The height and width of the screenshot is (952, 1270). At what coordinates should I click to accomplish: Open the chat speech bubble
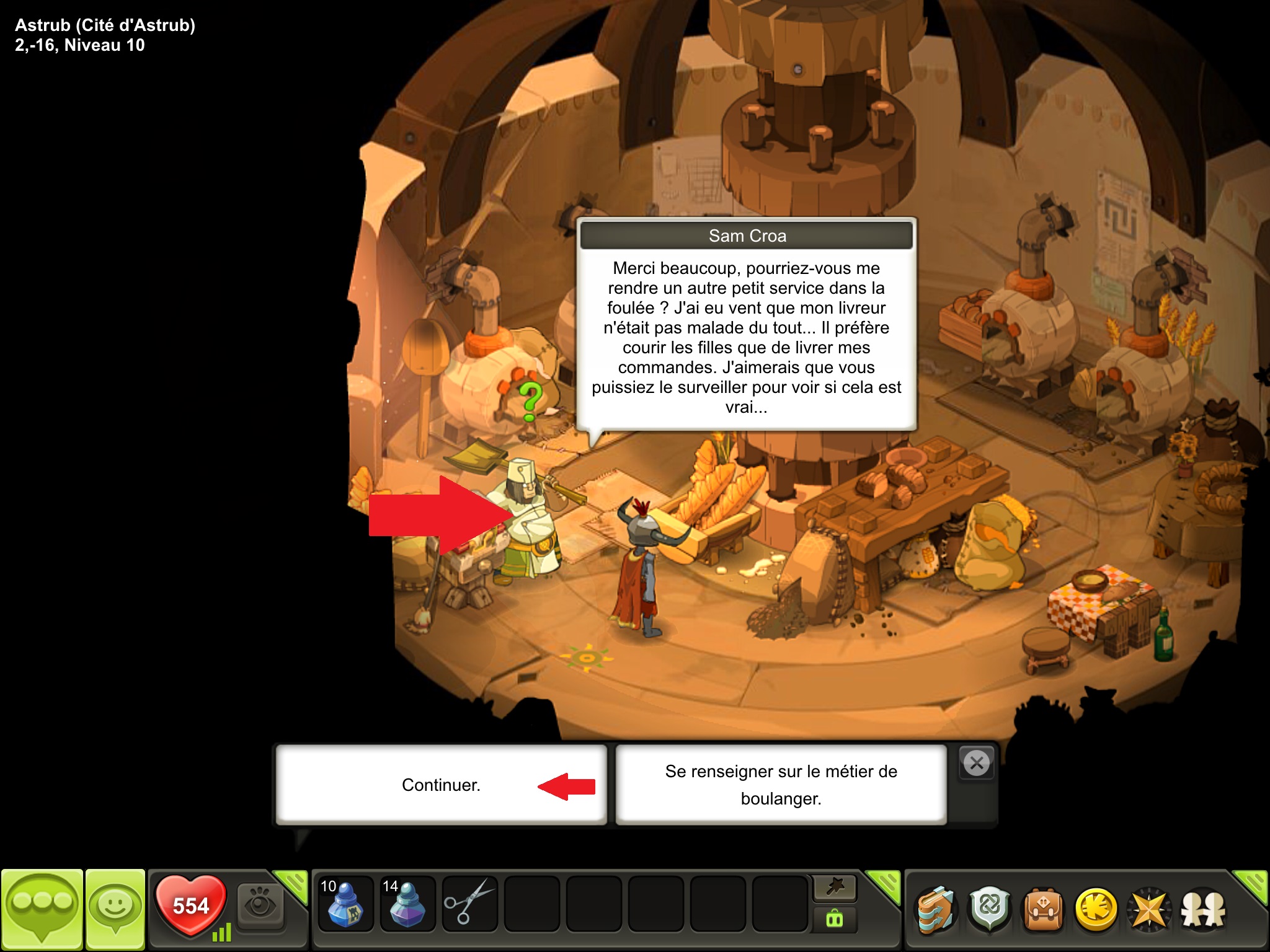pyautogui.click(x=42, y=909)
